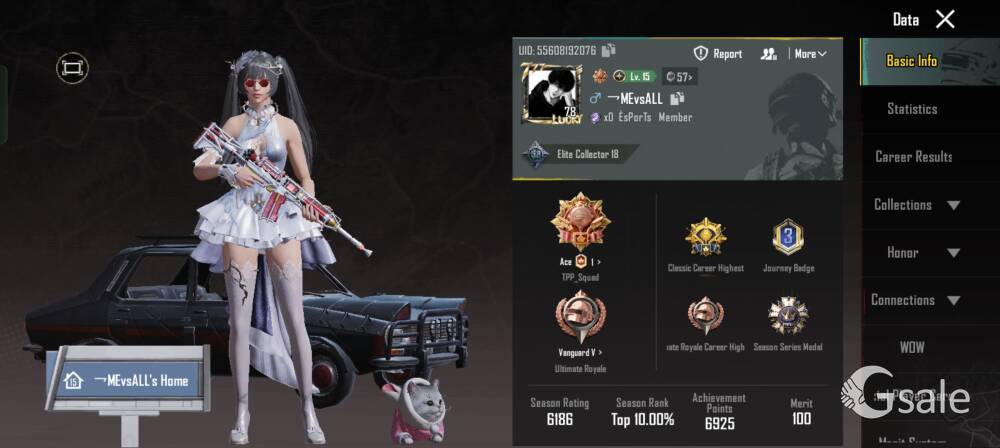
Task: Open the Career Results tab
Action: coord(913,156)
